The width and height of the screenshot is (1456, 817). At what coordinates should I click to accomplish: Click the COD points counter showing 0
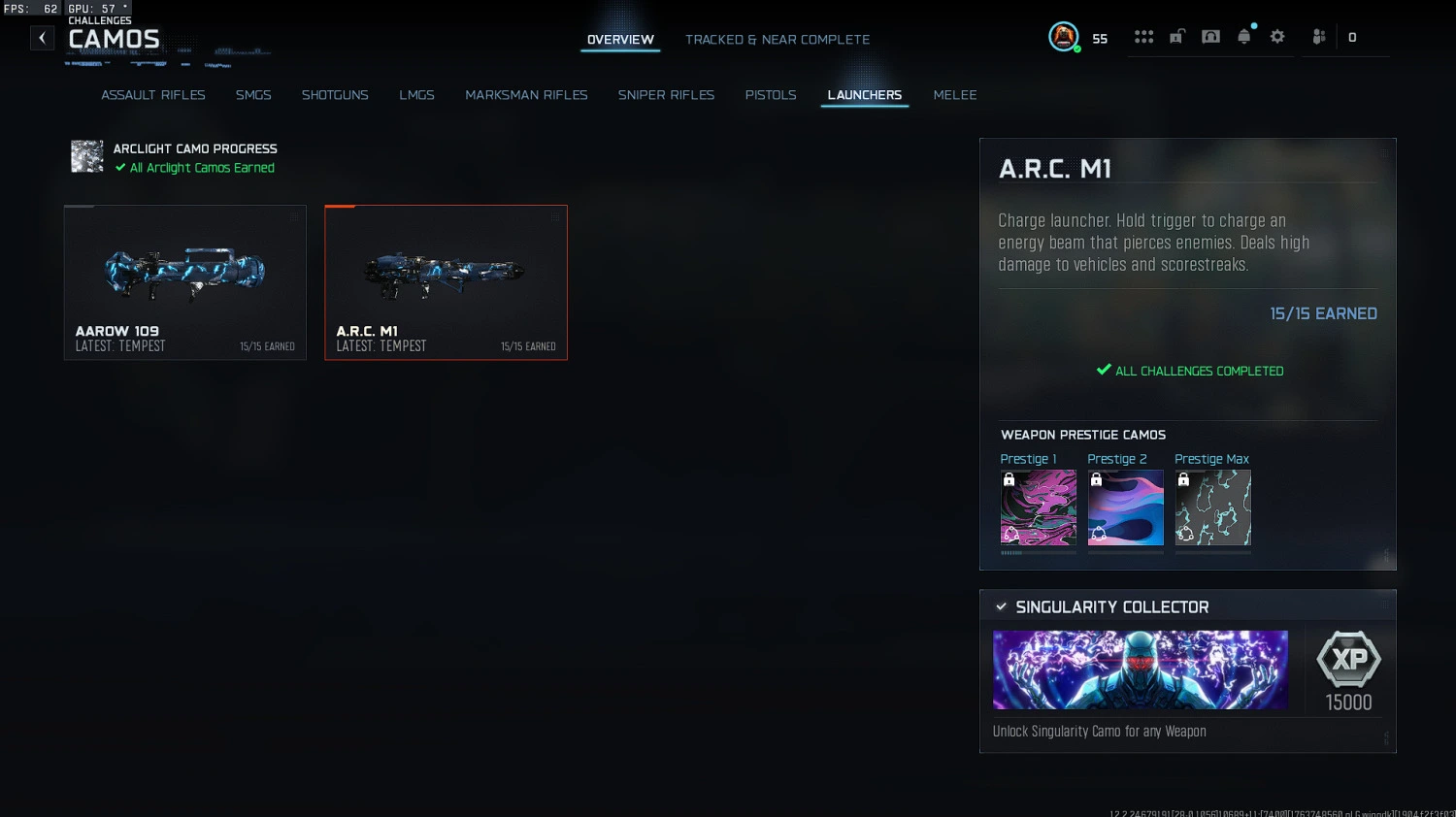point(1351,37)
